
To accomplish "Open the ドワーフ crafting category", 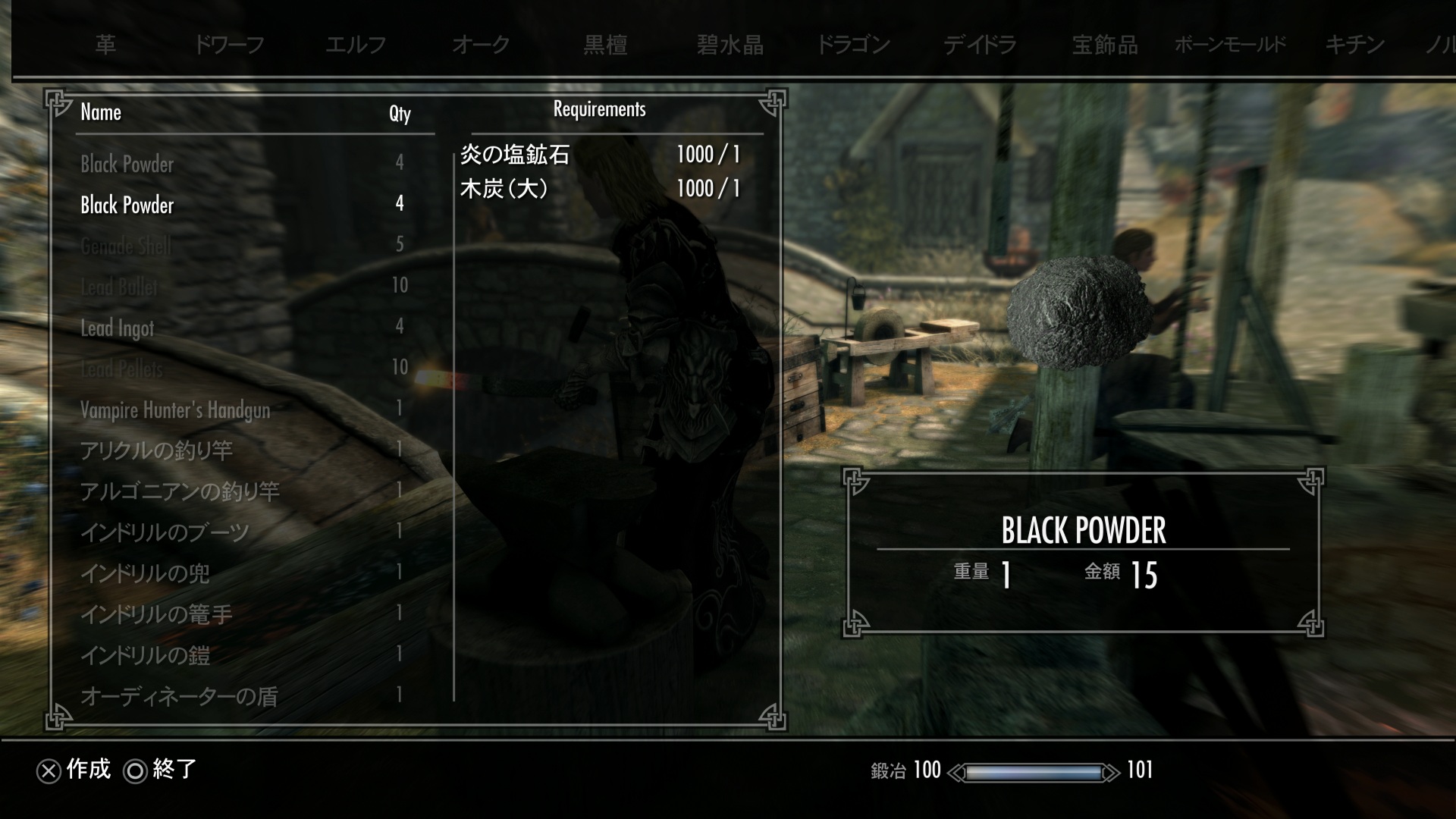I will pos(229,45).
